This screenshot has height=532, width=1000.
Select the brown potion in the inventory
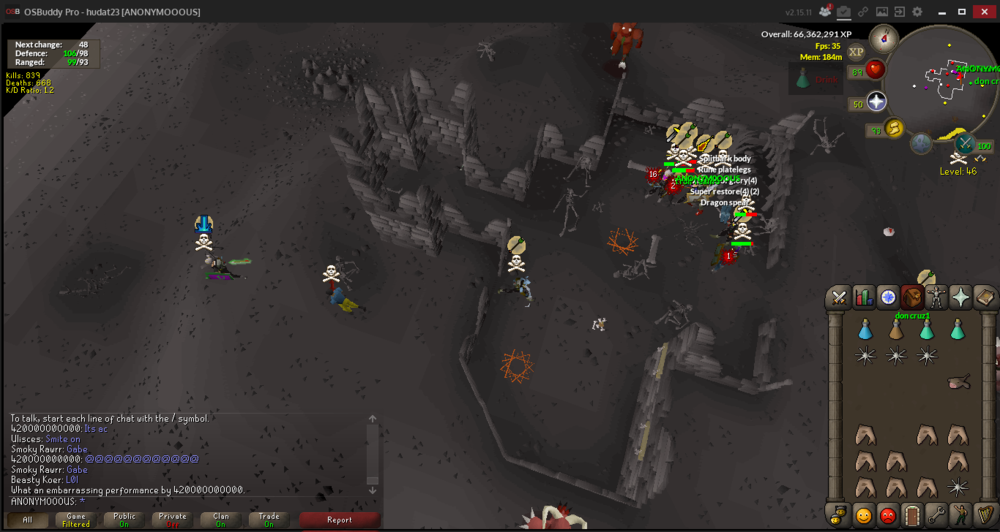click(896, 329)
